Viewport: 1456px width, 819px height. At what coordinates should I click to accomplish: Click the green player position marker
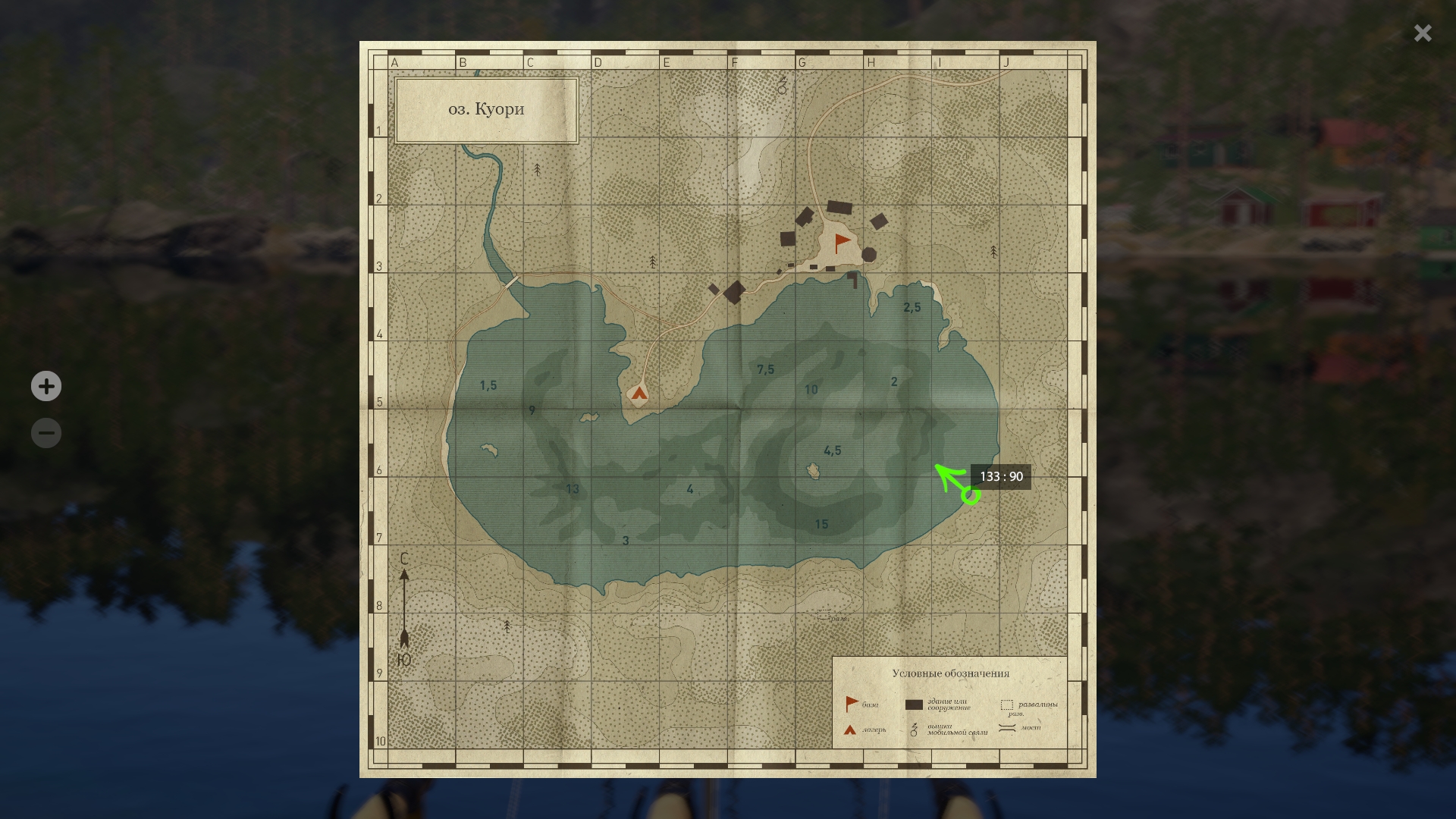(x=970, y=496)
